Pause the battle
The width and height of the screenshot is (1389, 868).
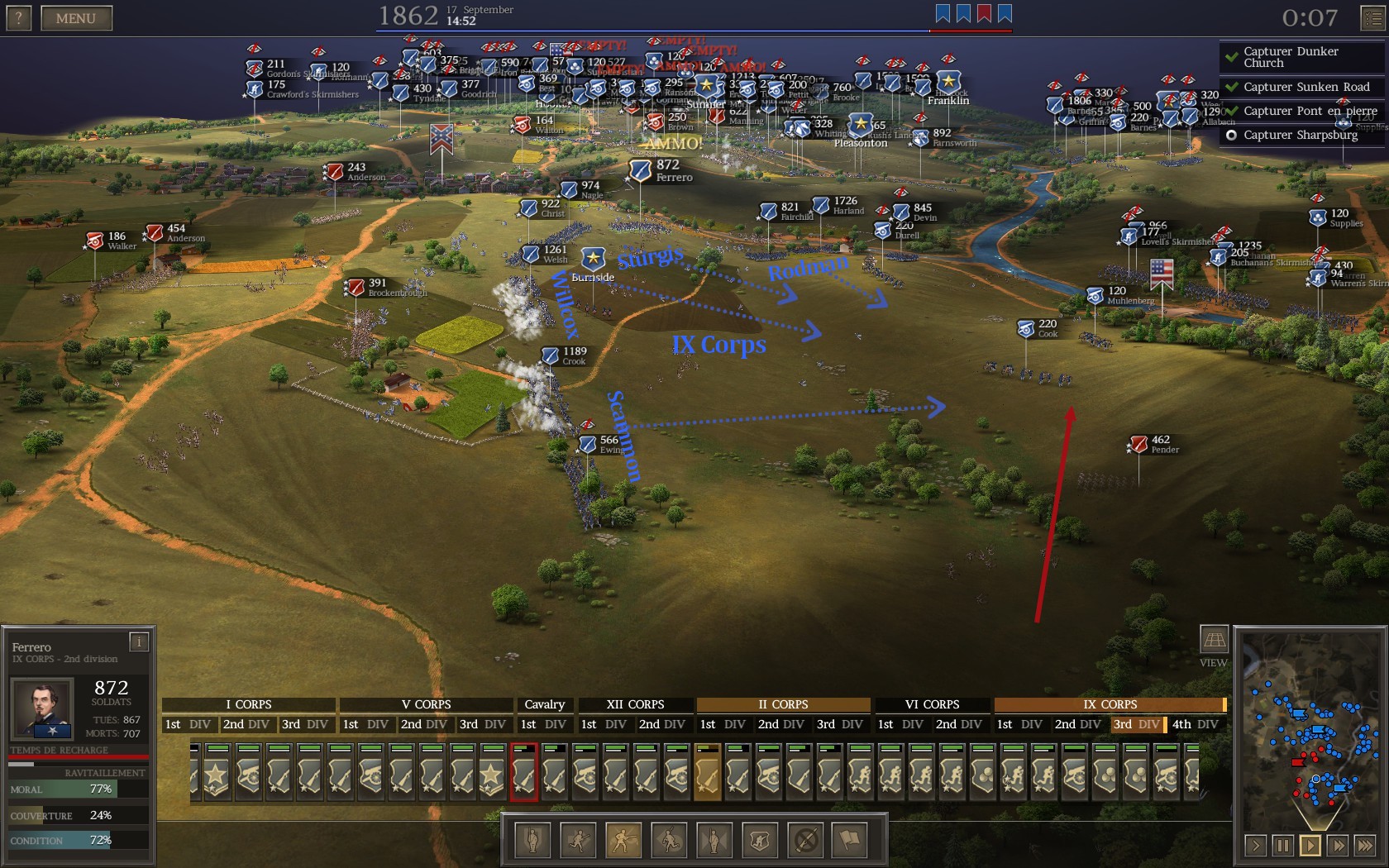[1282, 846]
